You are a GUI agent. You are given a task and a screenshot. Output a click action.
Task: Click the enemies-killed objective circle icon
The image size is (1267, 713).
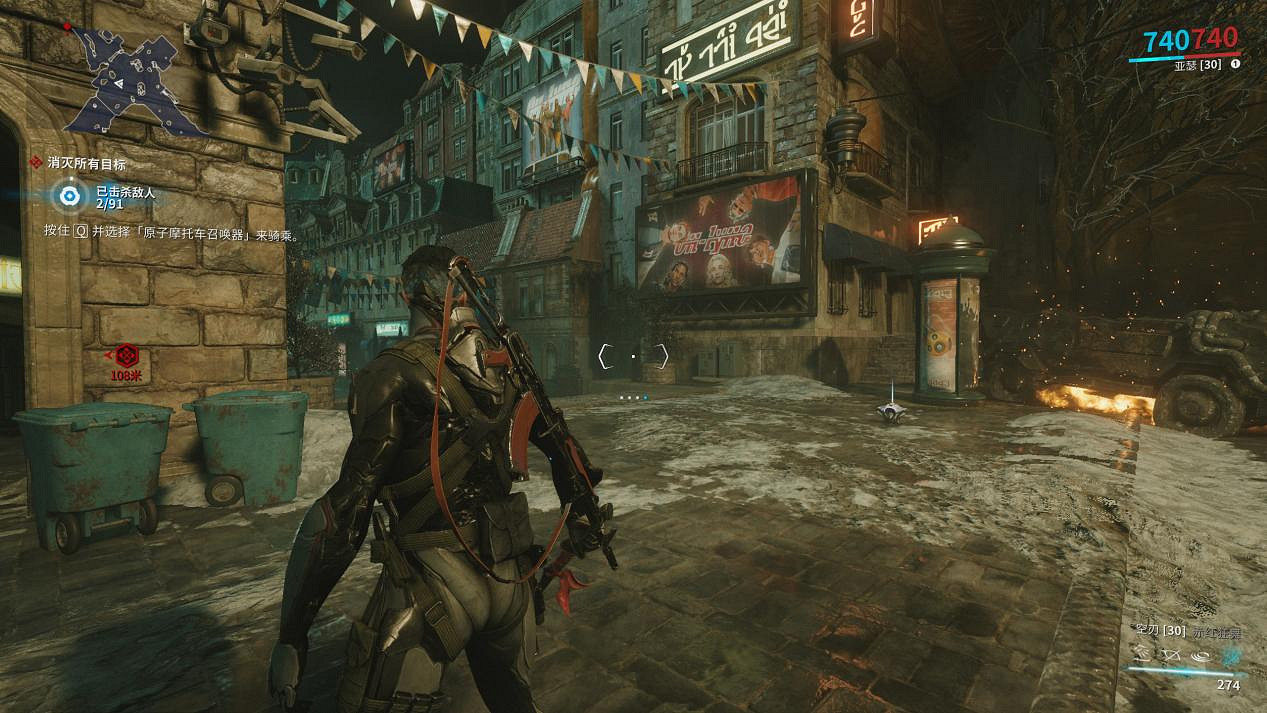68,196
